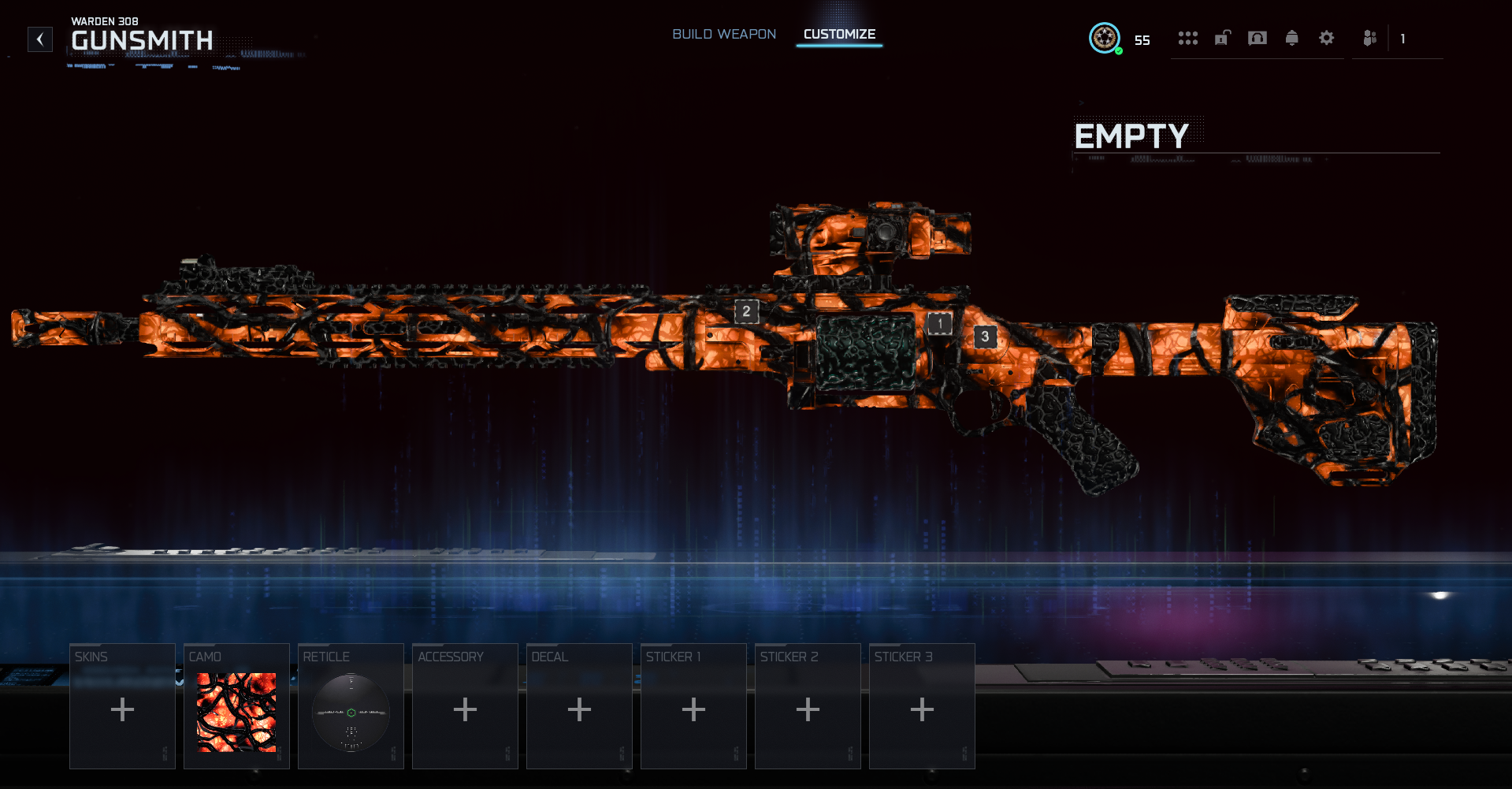Open the party social icon
The width and height of the screenshot is (1512, 789).
point(1370,38)
